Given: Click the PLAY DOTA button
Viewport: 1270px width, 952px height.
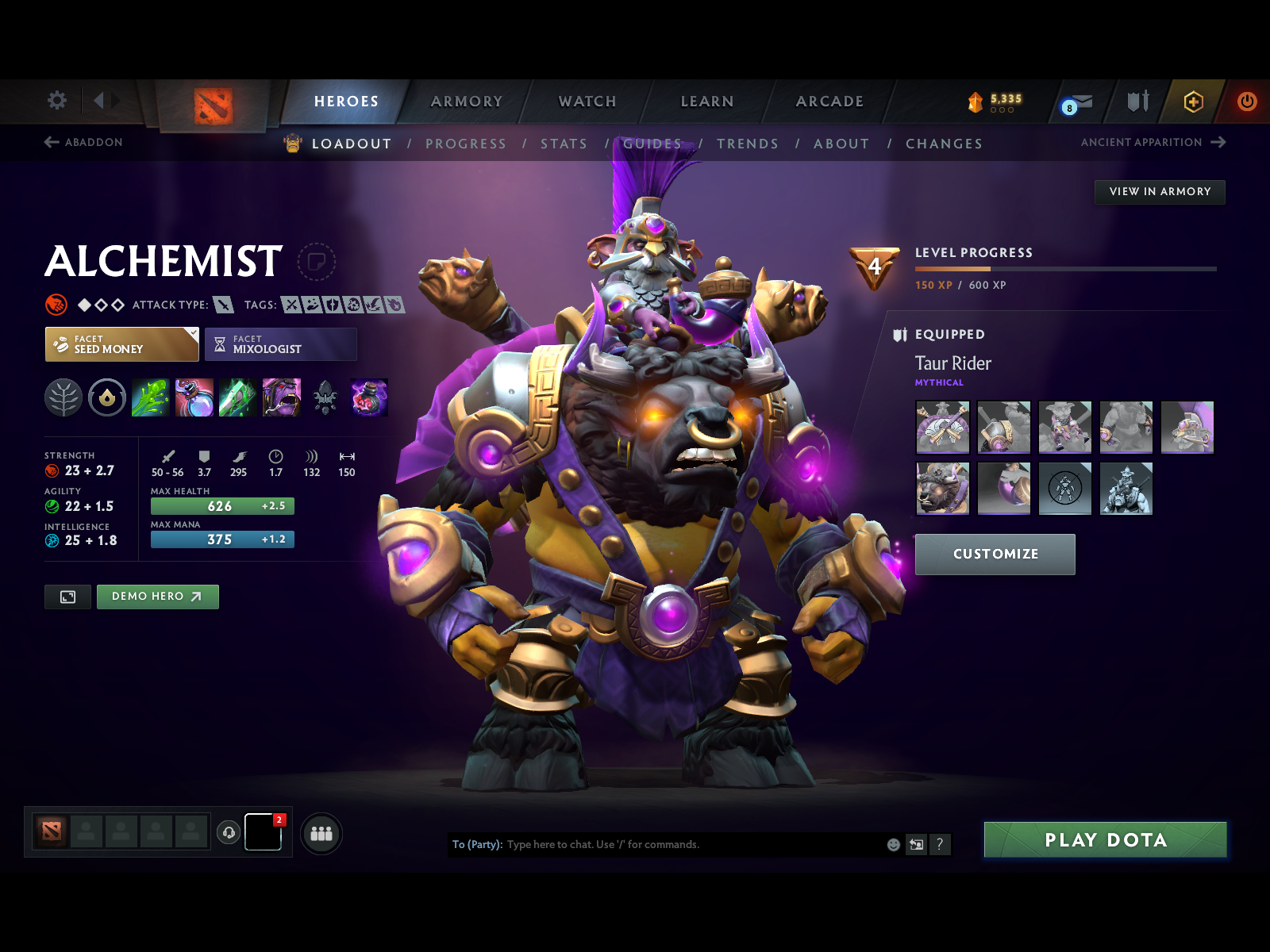Looking at the screenshot, I should point(1106,840).
